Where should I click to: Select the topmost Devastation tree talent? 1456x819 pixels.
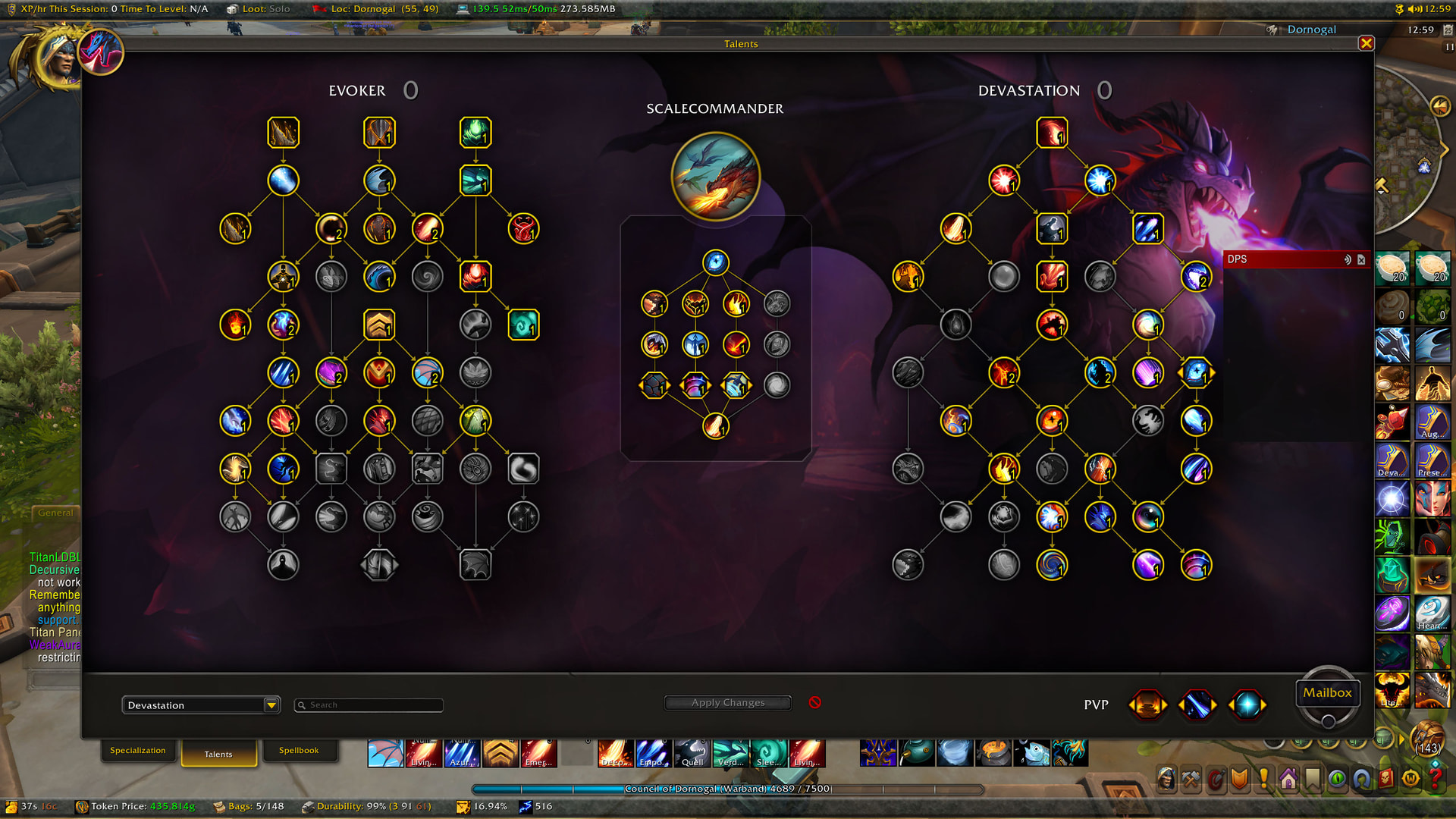tap(1052, 133)
